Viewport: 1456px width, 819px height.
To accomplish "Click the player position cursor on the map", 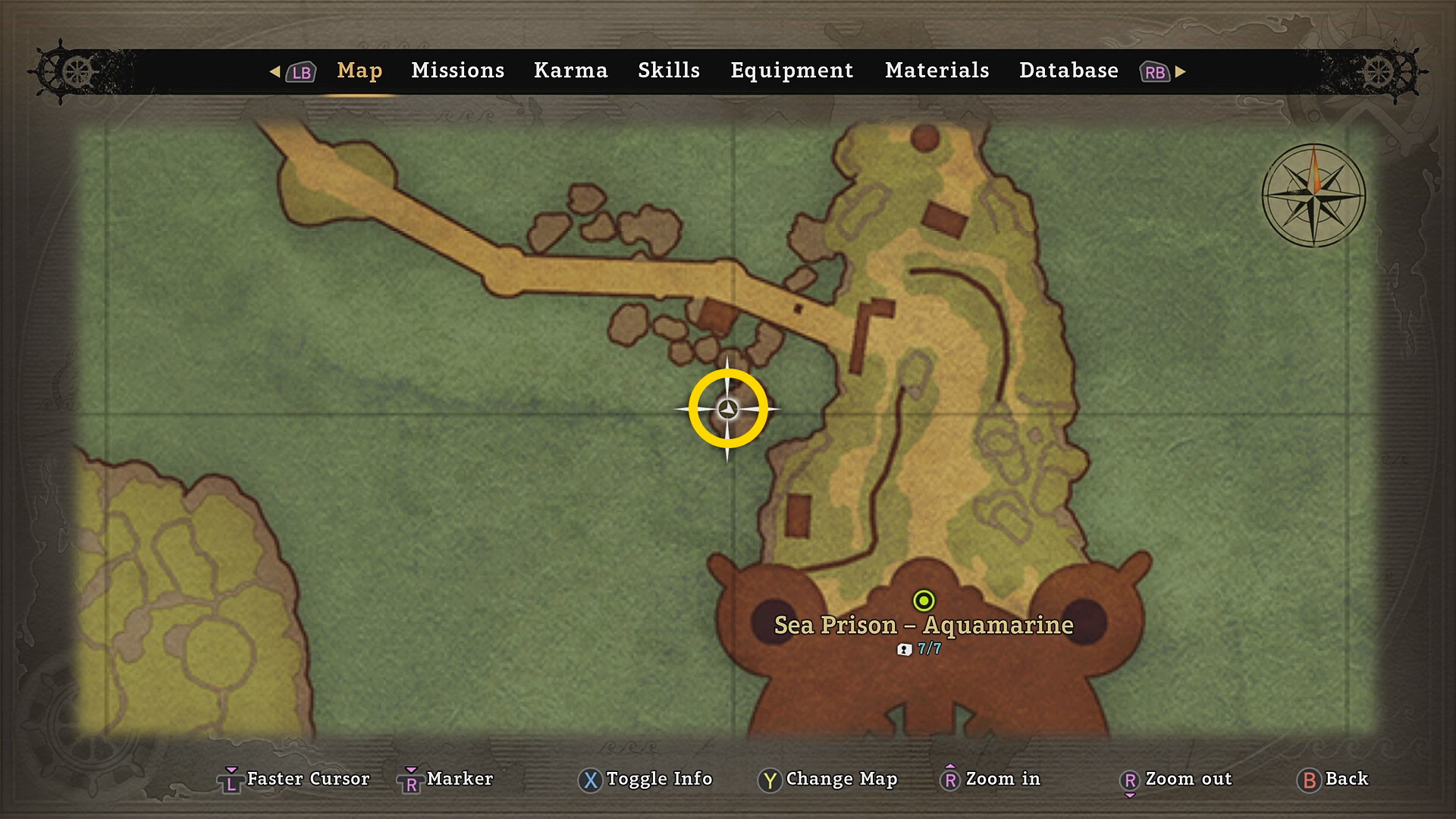I will click(x=728, y=409).
